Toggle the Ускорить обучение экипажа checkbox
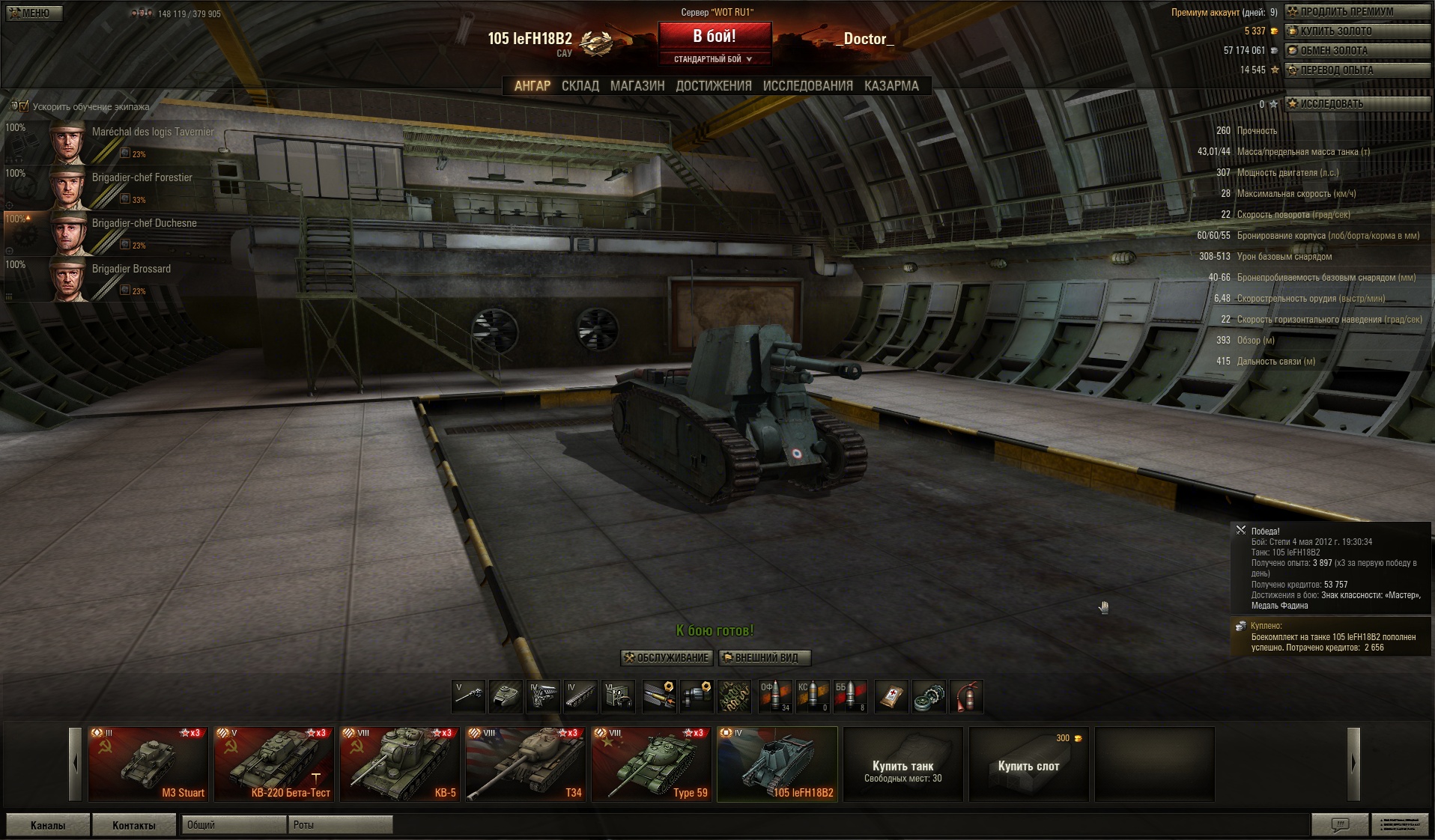This screenshot has height=840, width=1435. [23, 106]
